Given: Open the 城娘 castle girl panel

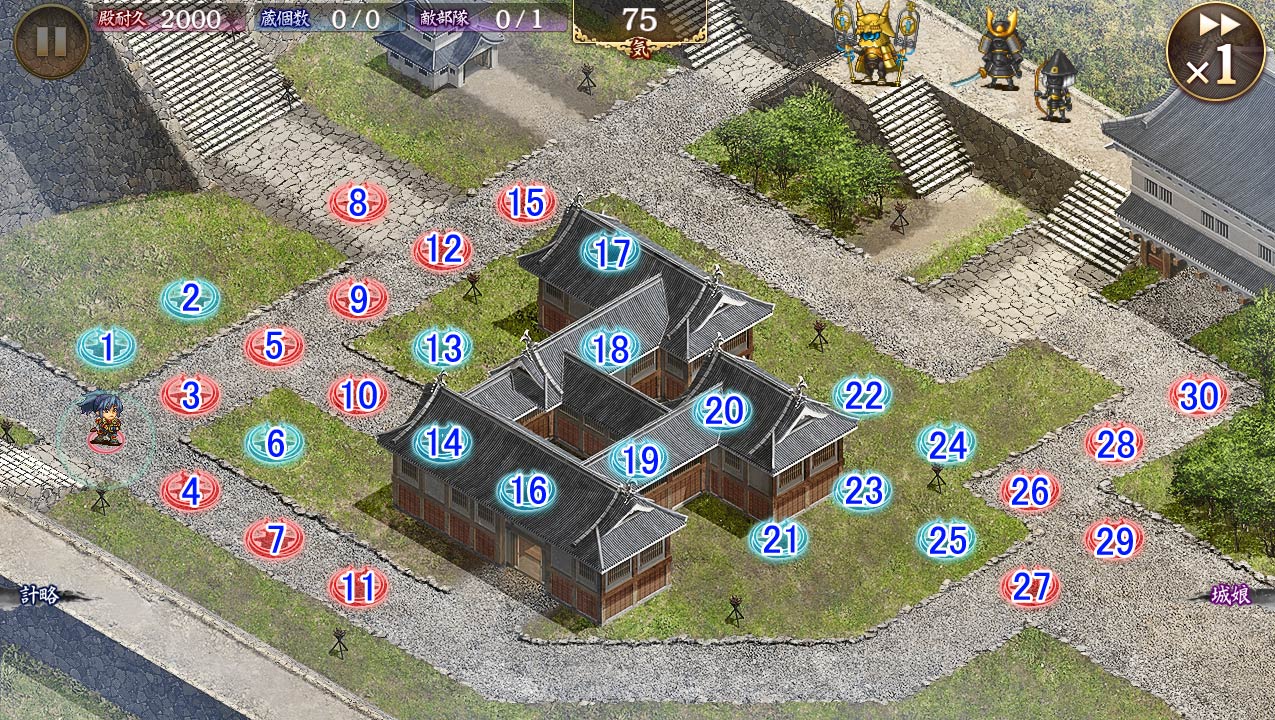Looking at the screenshot, I should [x=1230, y=595].
